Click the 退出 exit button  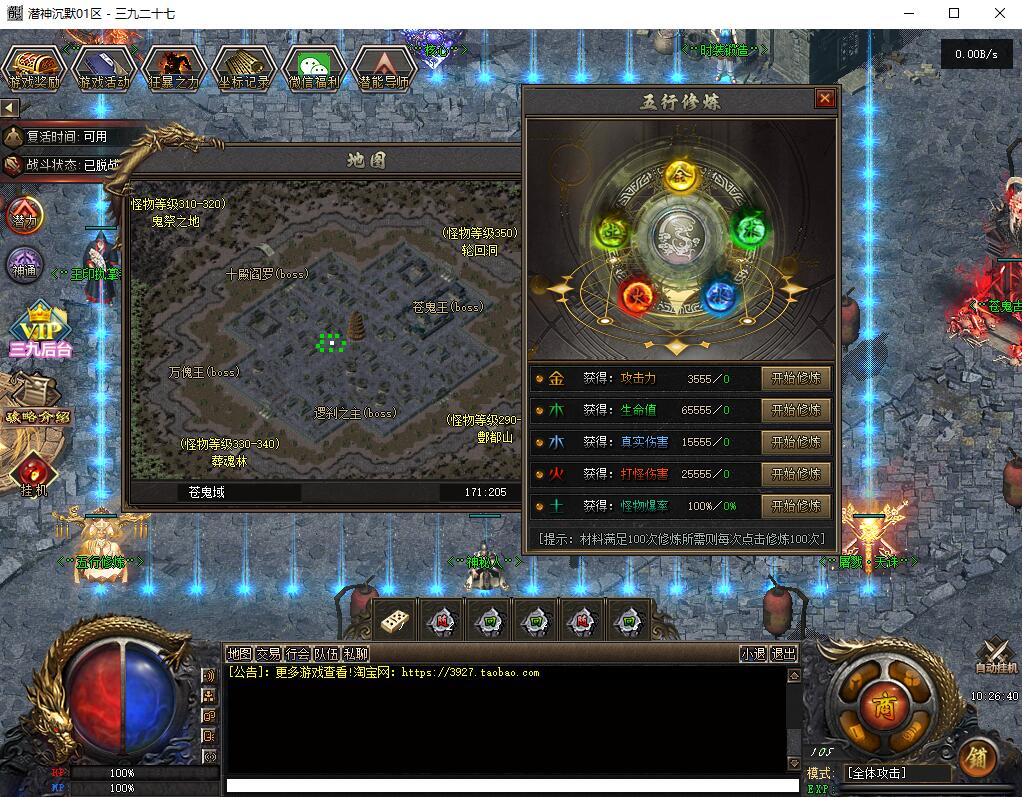pos(784,654)
